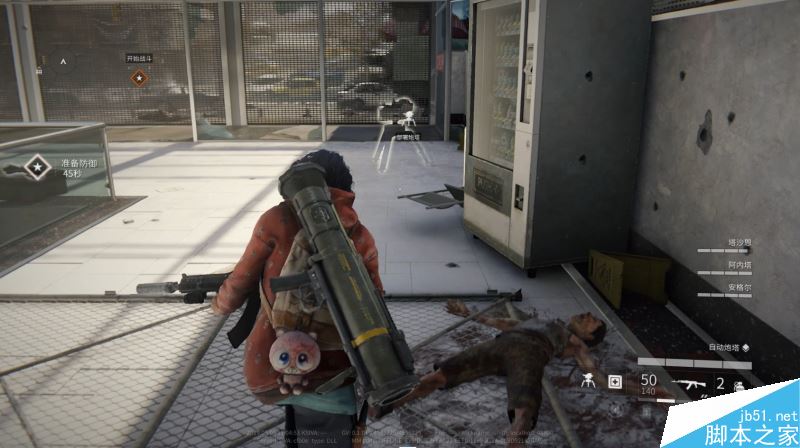
Task: Click the 准备防御 objective diamond icon
Action: tap(39, 165)
